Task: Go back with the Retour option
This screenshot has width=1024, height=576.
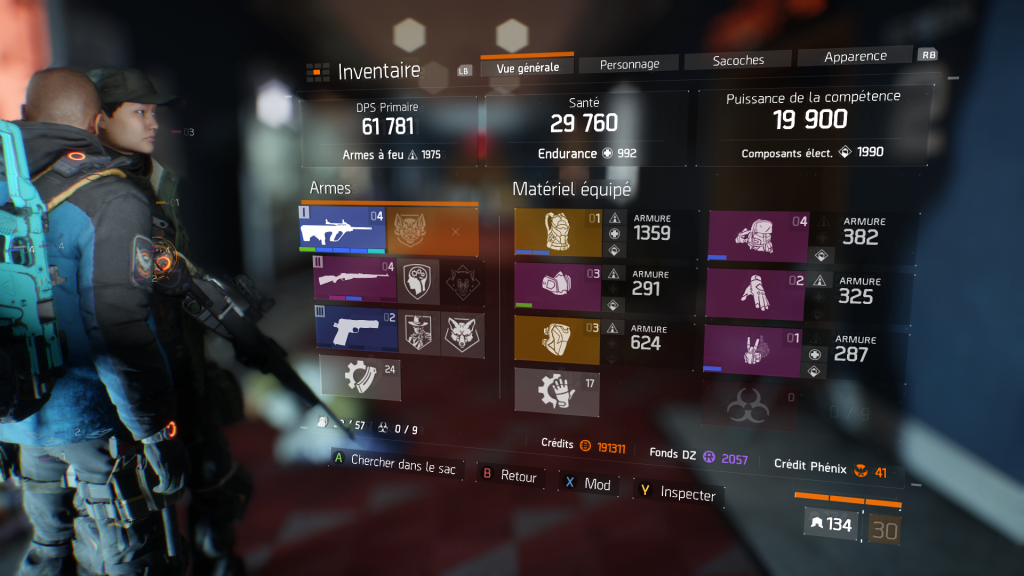Action: (510, 476)
